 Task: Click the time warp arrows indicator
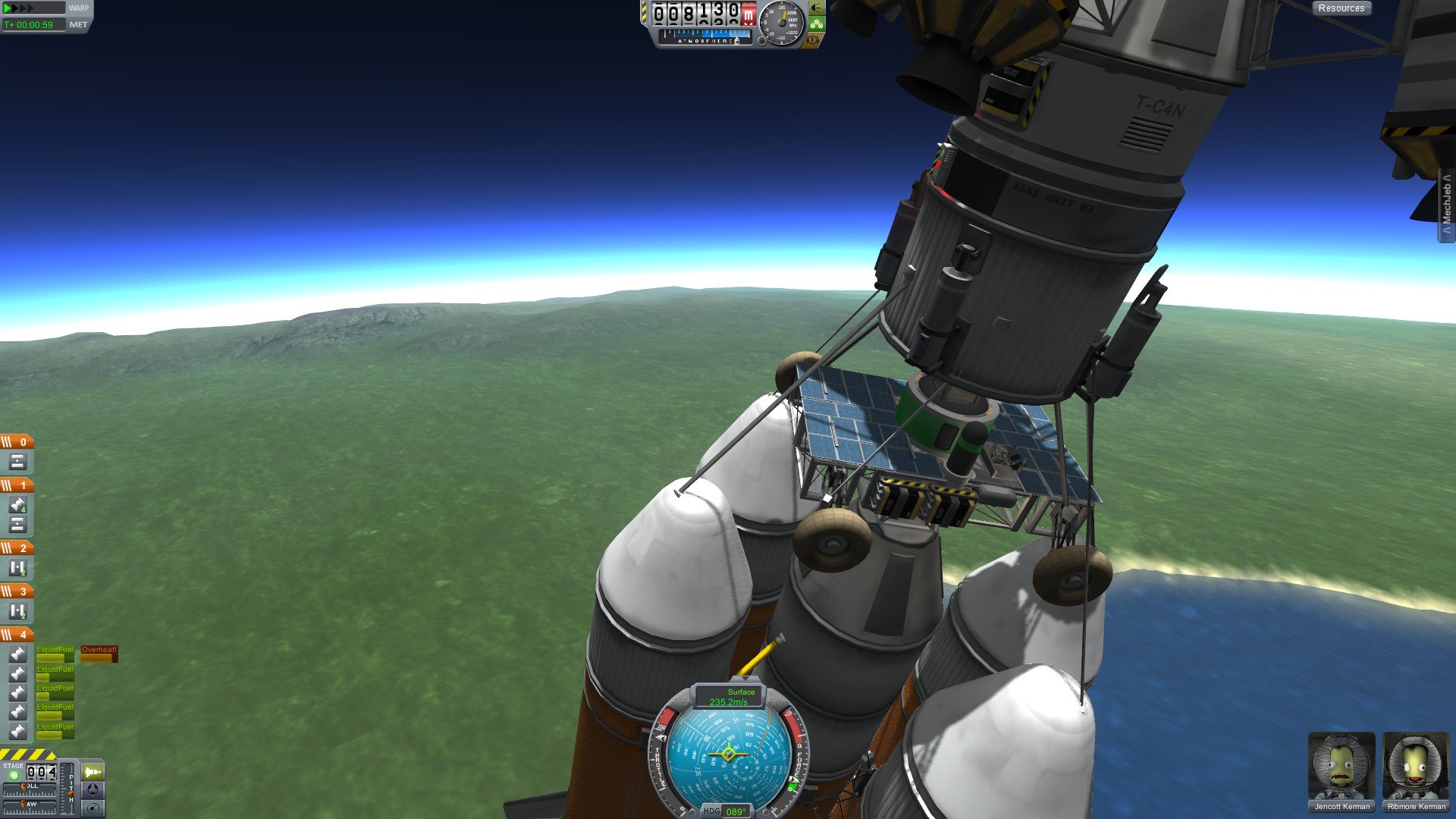(20, 8)
